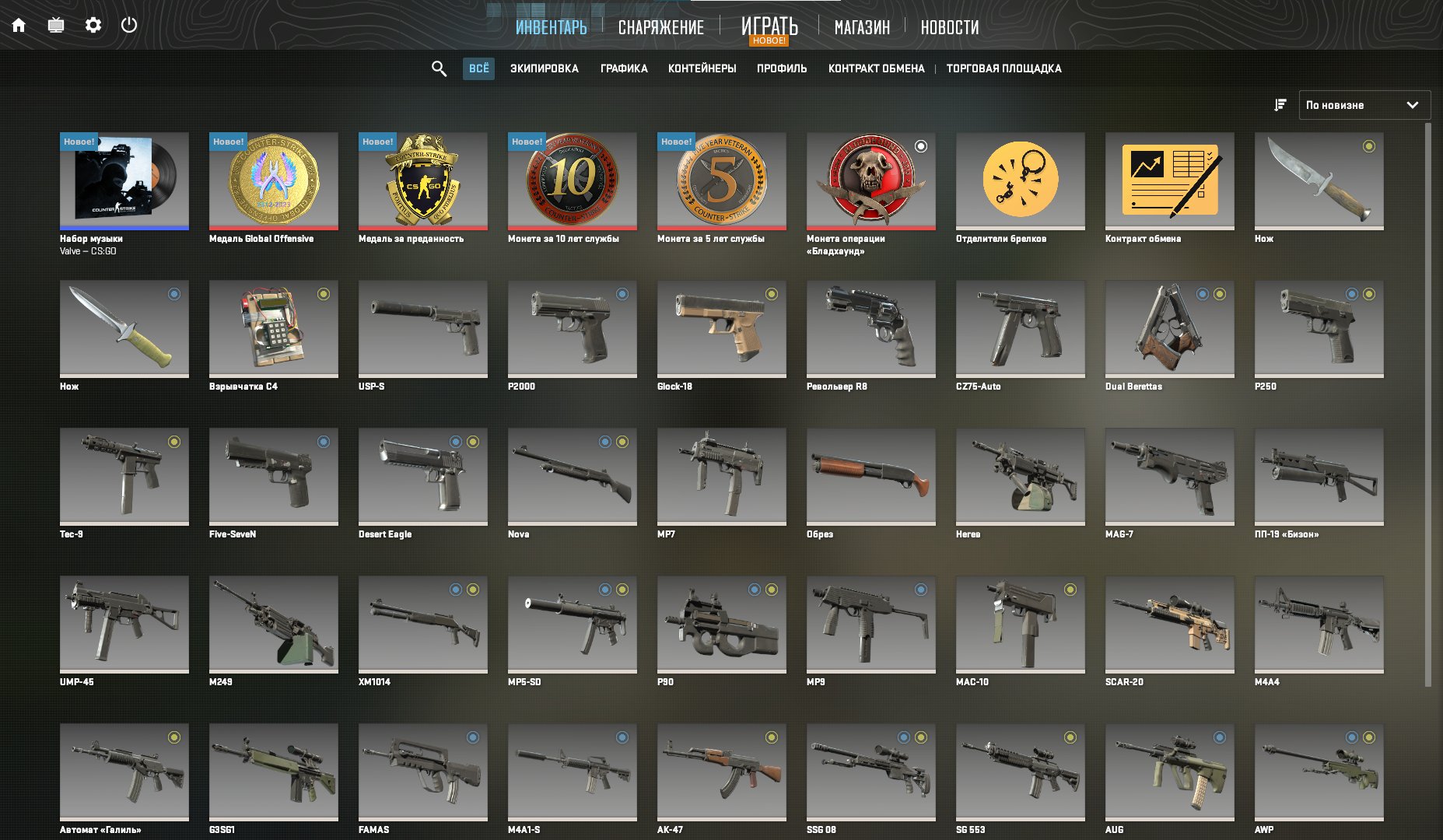1443x840 pixels.
Task: Select the Медаль Global Offensive item
Action: (273, 180)
